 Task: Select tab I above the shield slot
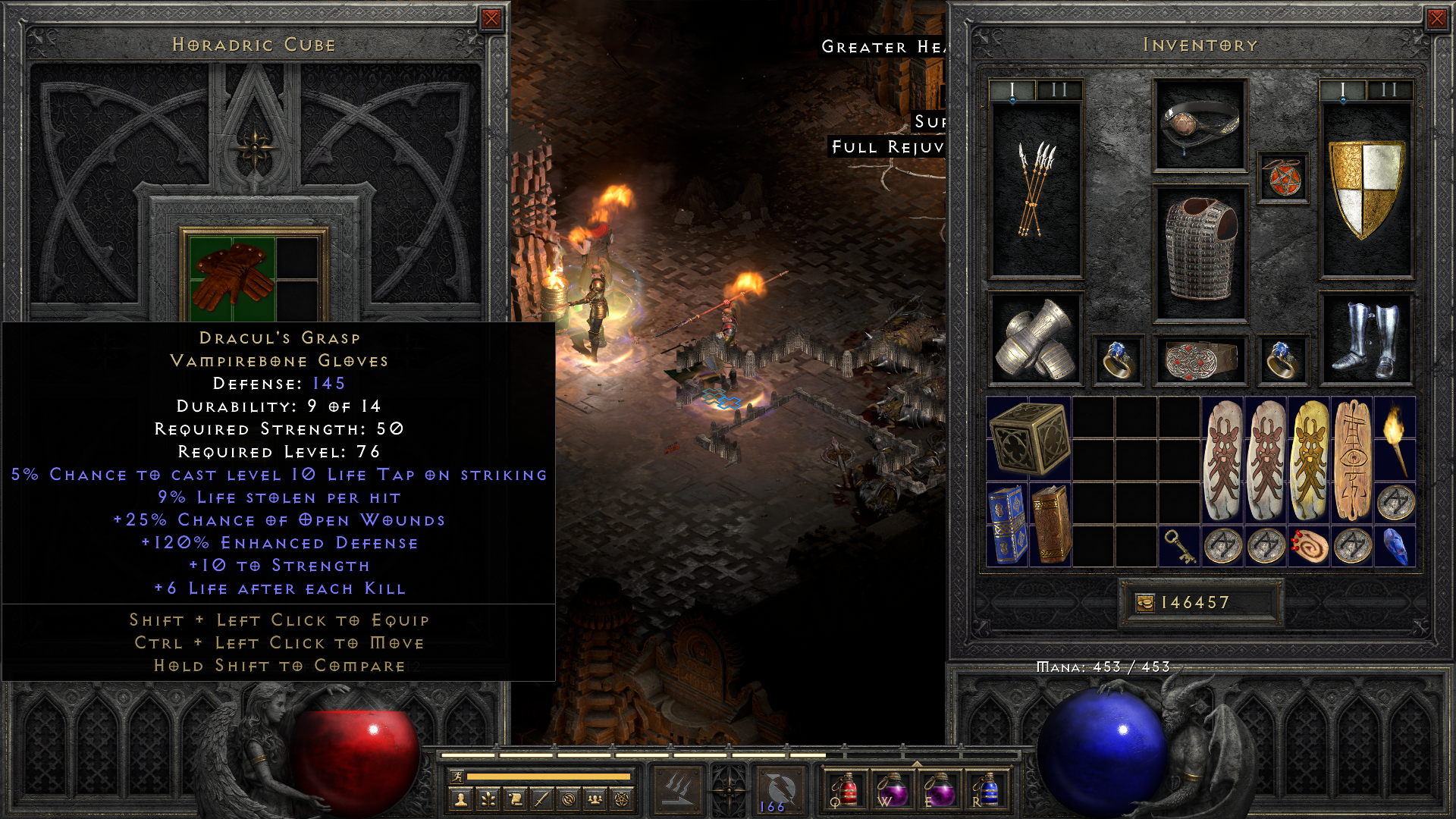[1342, 89]
